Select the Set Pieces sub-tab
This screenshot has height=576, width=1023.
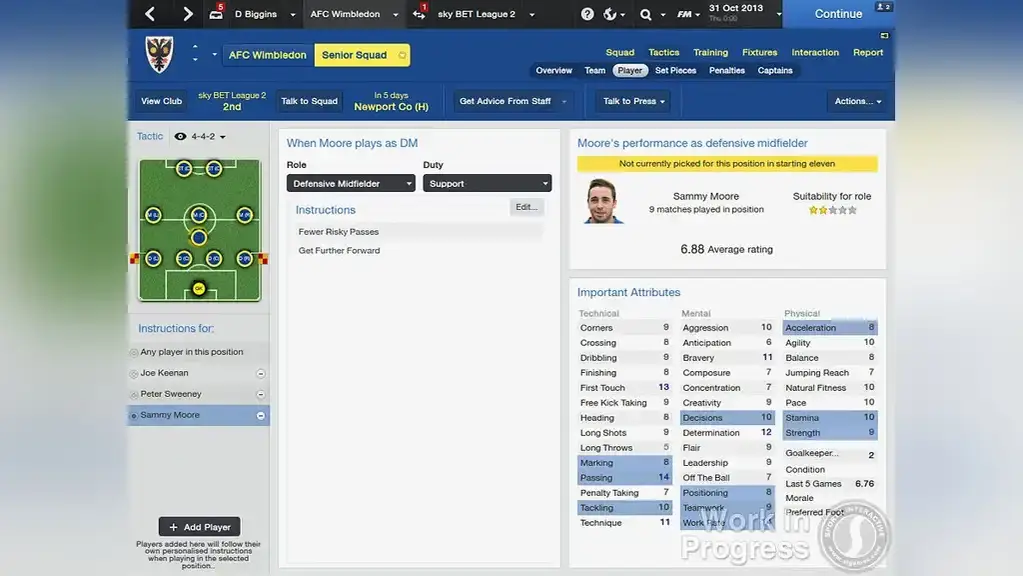point(675,71)
